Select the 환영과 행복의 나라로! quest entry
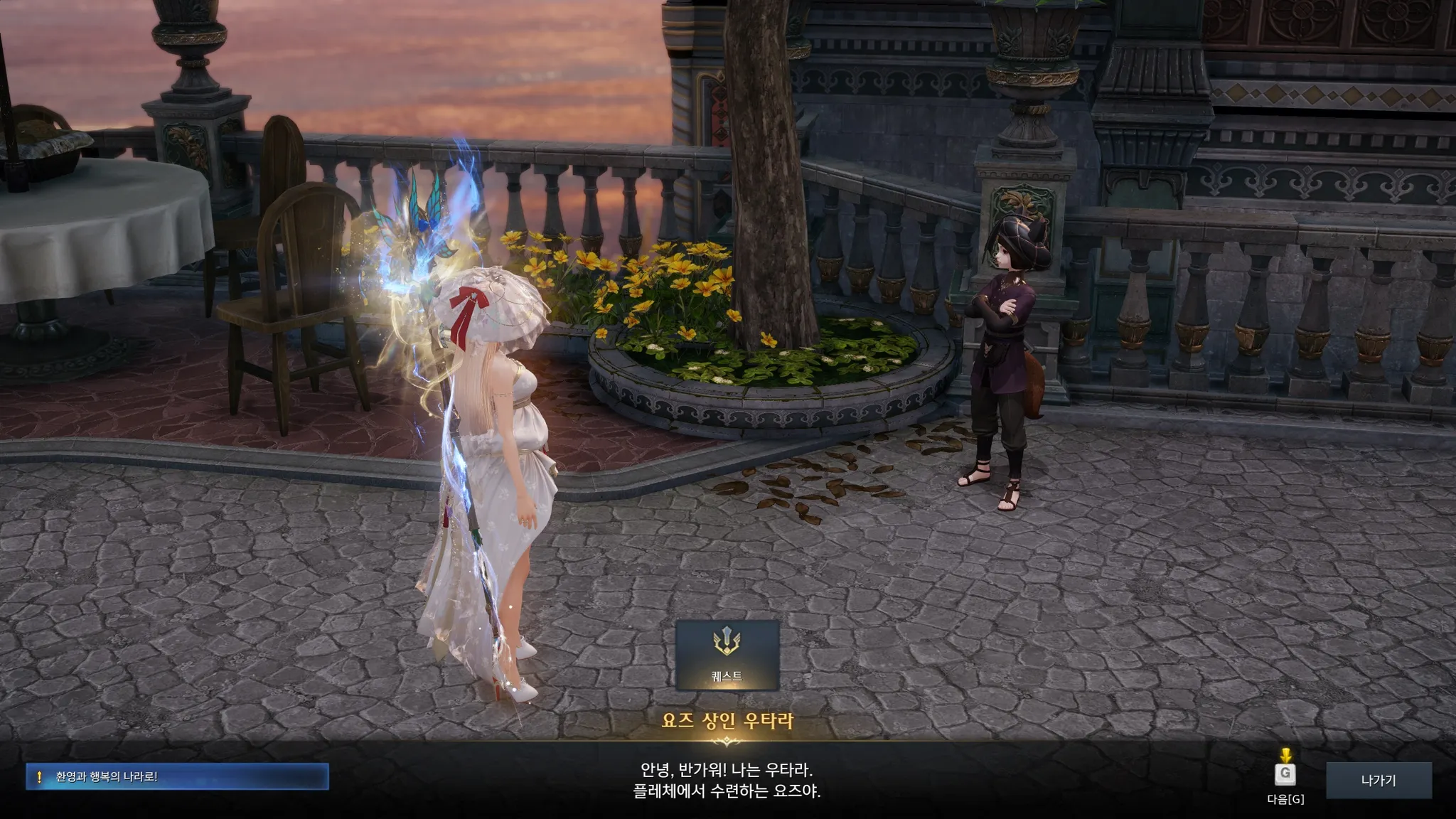The image size is (1456, 819). [x=177, y=777]
